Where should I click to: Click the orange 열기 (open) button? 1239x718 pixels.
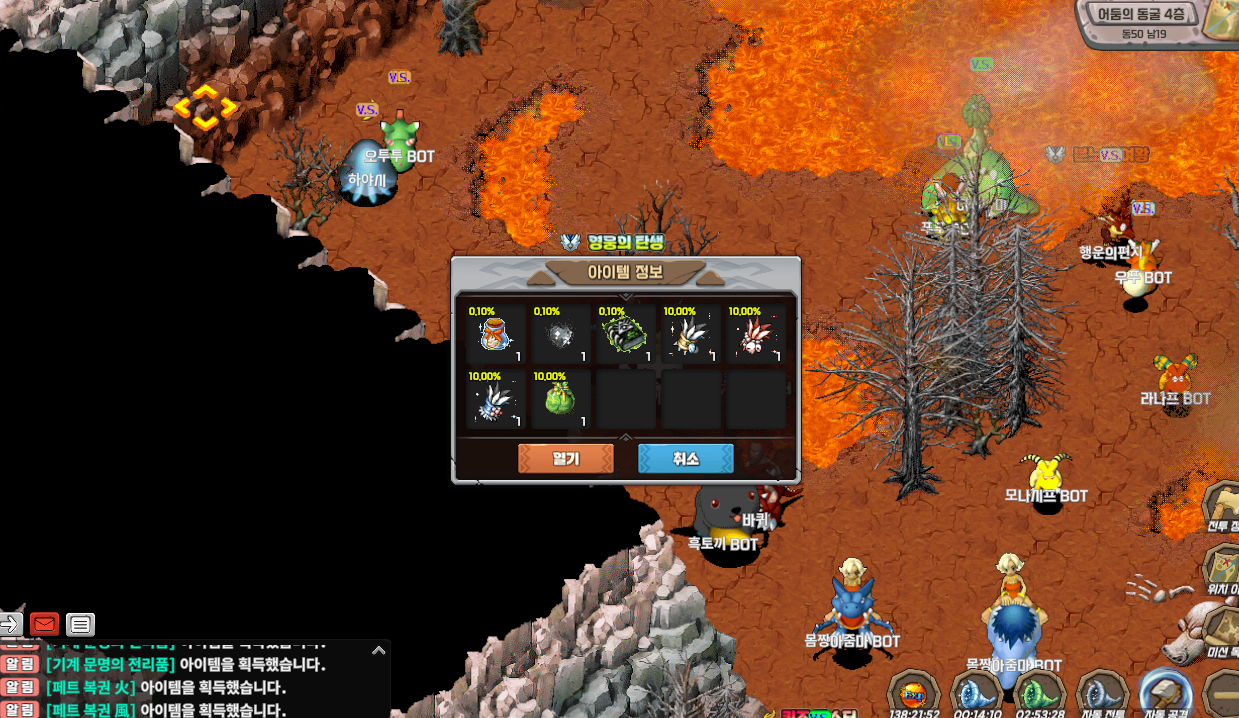565,458
